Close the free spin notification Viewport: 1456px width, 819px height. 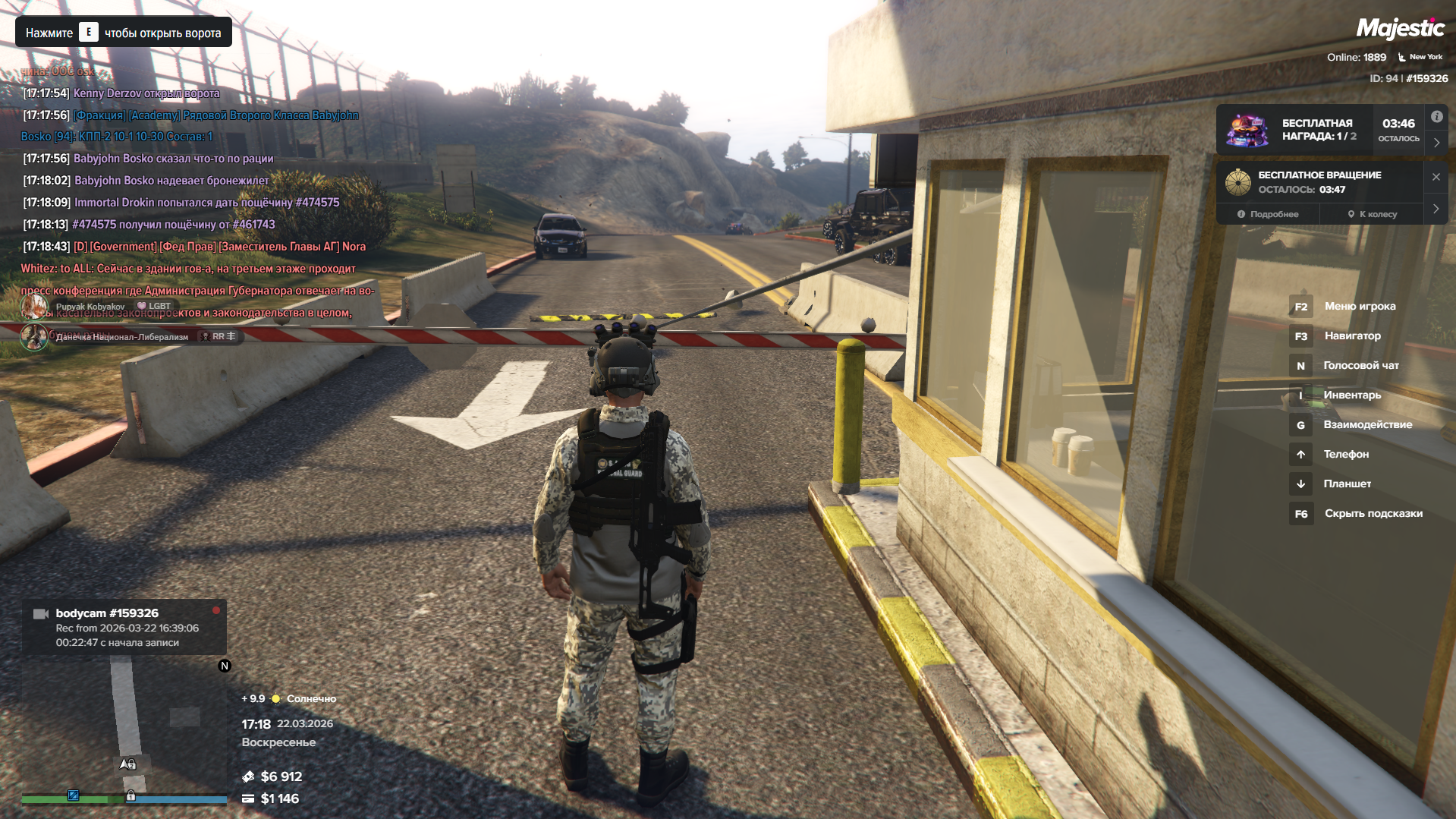[1436, 177]
